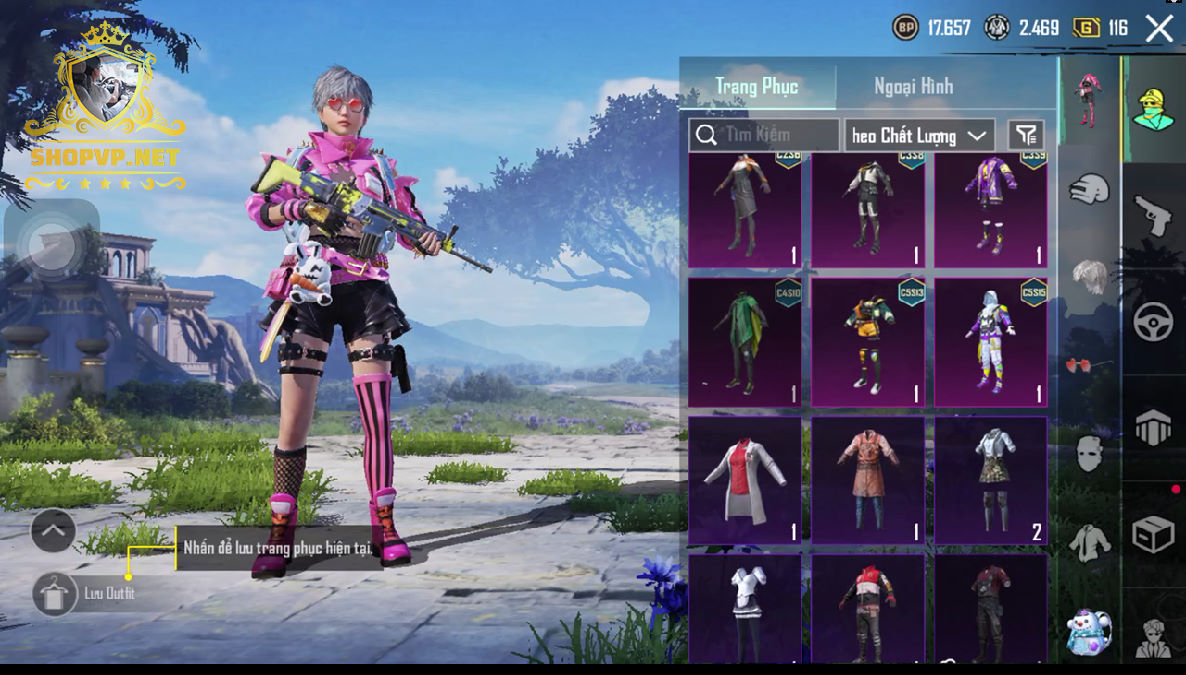Click the Tìm Kiếm search box
Viewport: 1186px width, 675px height.
point(765,135)
